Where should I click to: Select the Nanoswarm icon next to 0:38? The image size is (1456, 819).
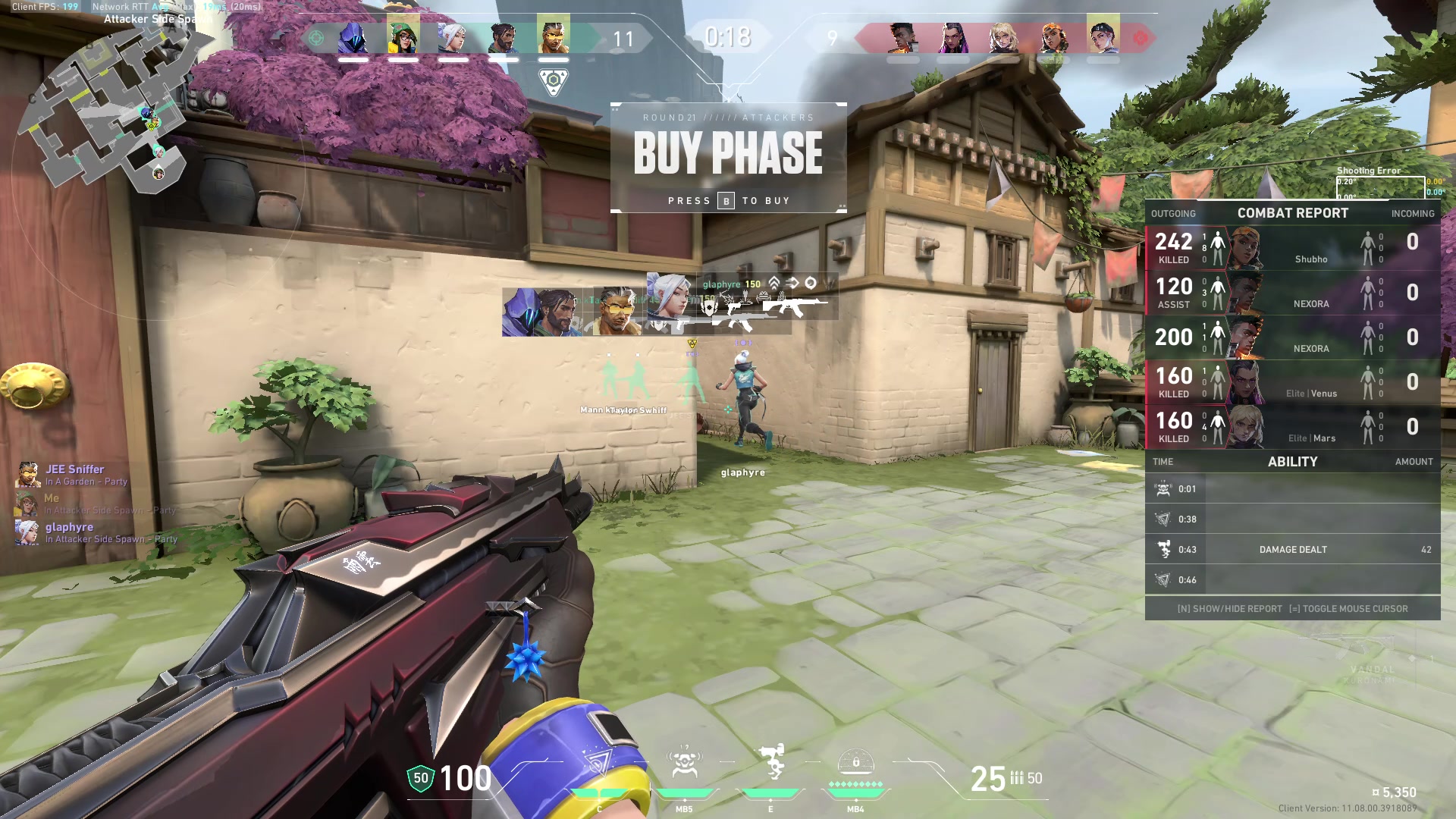coord(1162,519)
